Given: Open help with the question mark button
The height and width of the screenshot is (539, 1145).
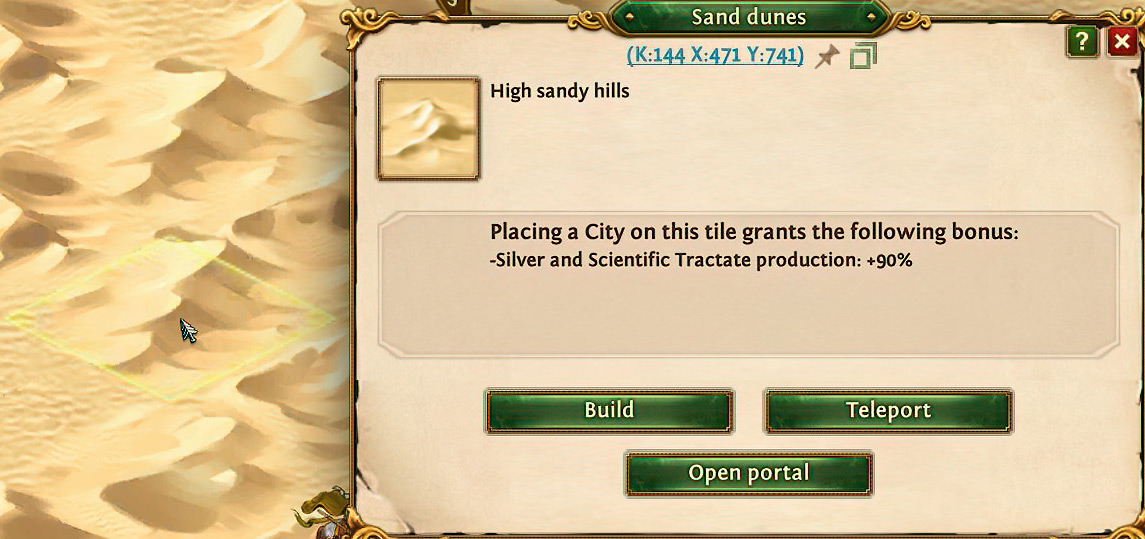Looking at the screenshot, I should coord(1082,42).
